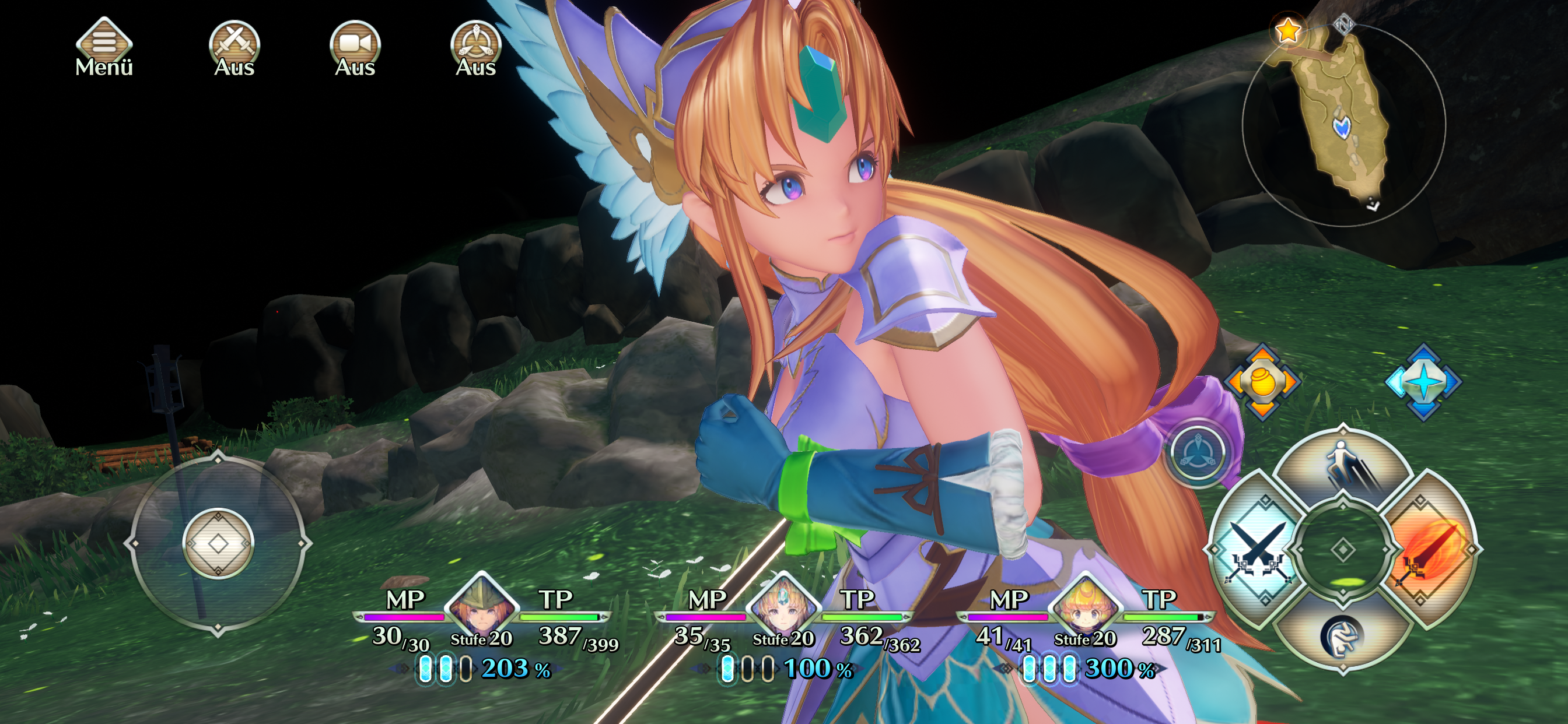Toggle the triangle-emblem Aus button

point(476,46)
